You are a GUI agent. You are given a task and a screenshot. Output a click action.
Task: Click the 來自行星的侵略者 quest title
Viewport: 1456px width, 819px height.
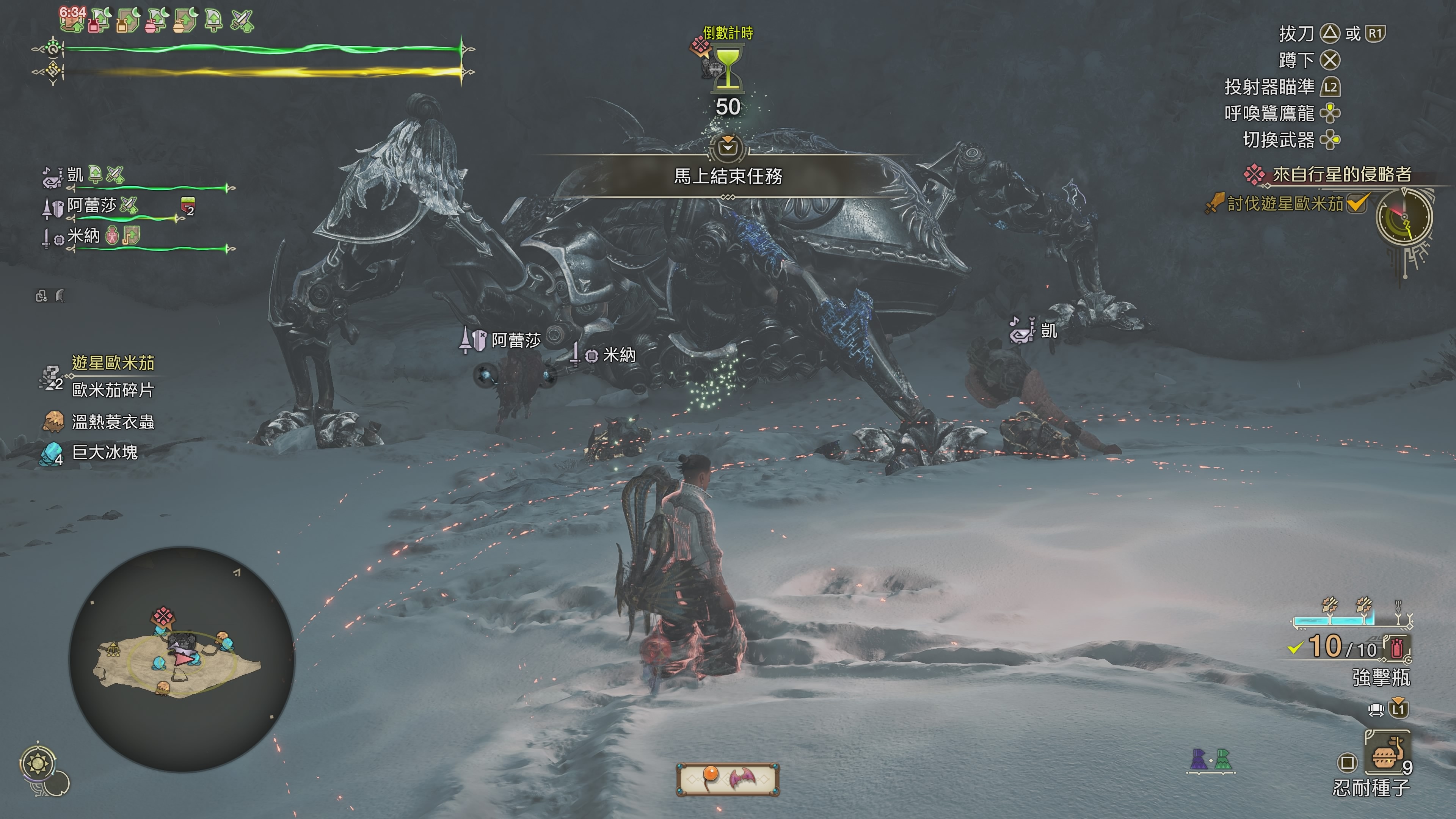[x=1341, y=174]
